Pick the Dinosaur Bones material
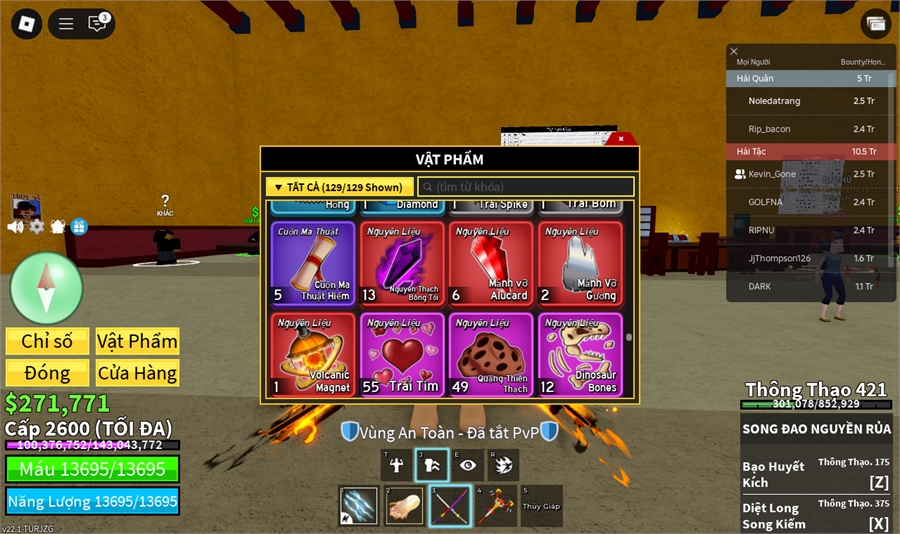Image resolution: width=900 pixels, height=534 pixels. (x=580, y=354)
